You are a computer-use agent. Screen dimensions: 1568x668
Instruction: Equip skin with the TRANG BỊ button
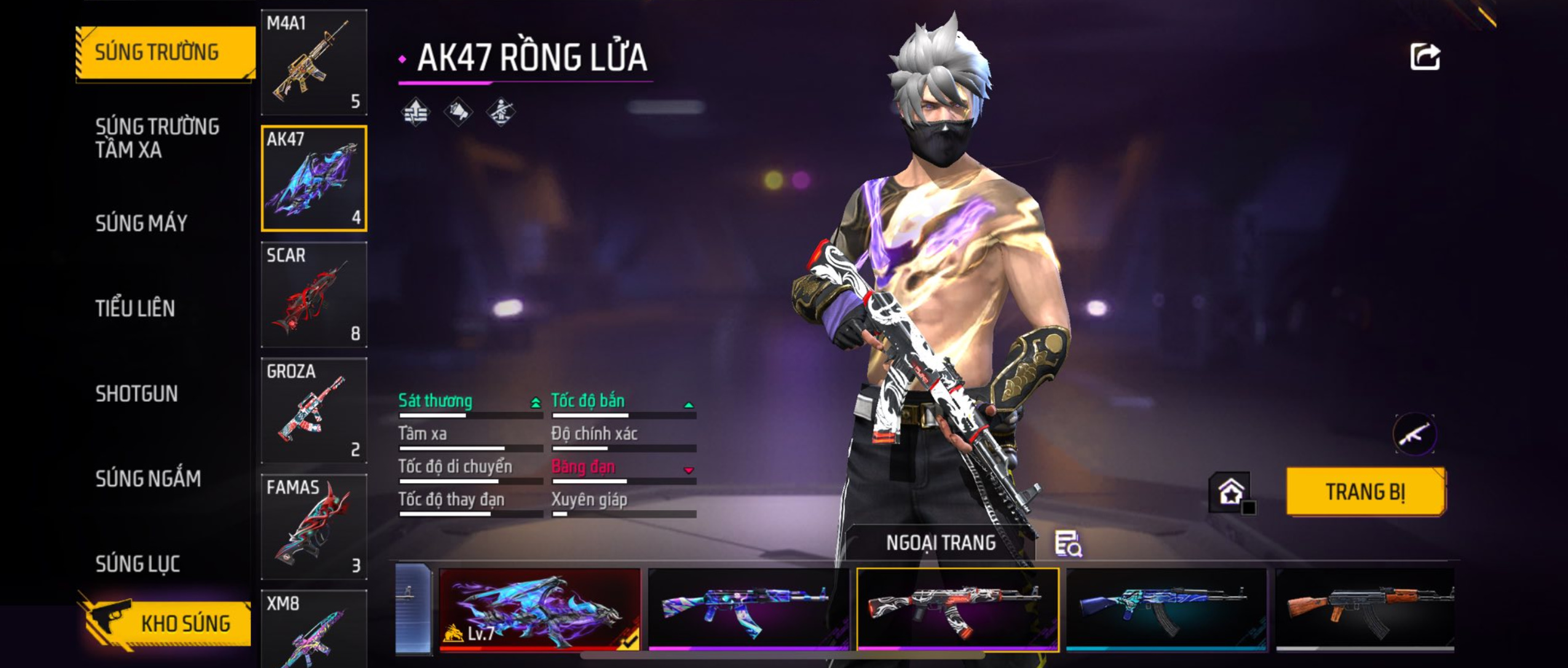pos(1366,492)
